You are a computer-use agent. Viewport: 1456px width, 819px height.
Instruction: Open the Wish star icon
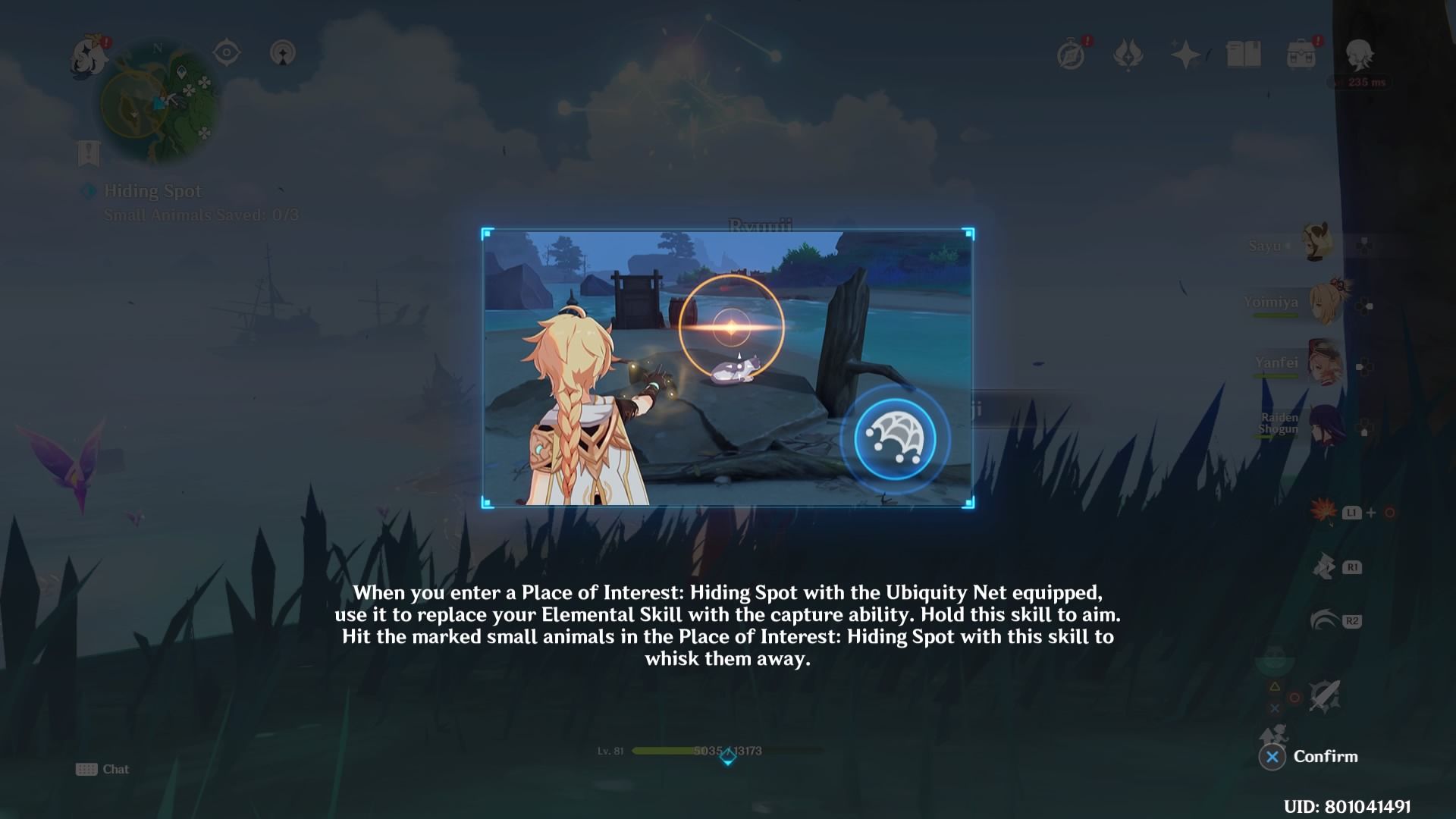click(1185, 54)
